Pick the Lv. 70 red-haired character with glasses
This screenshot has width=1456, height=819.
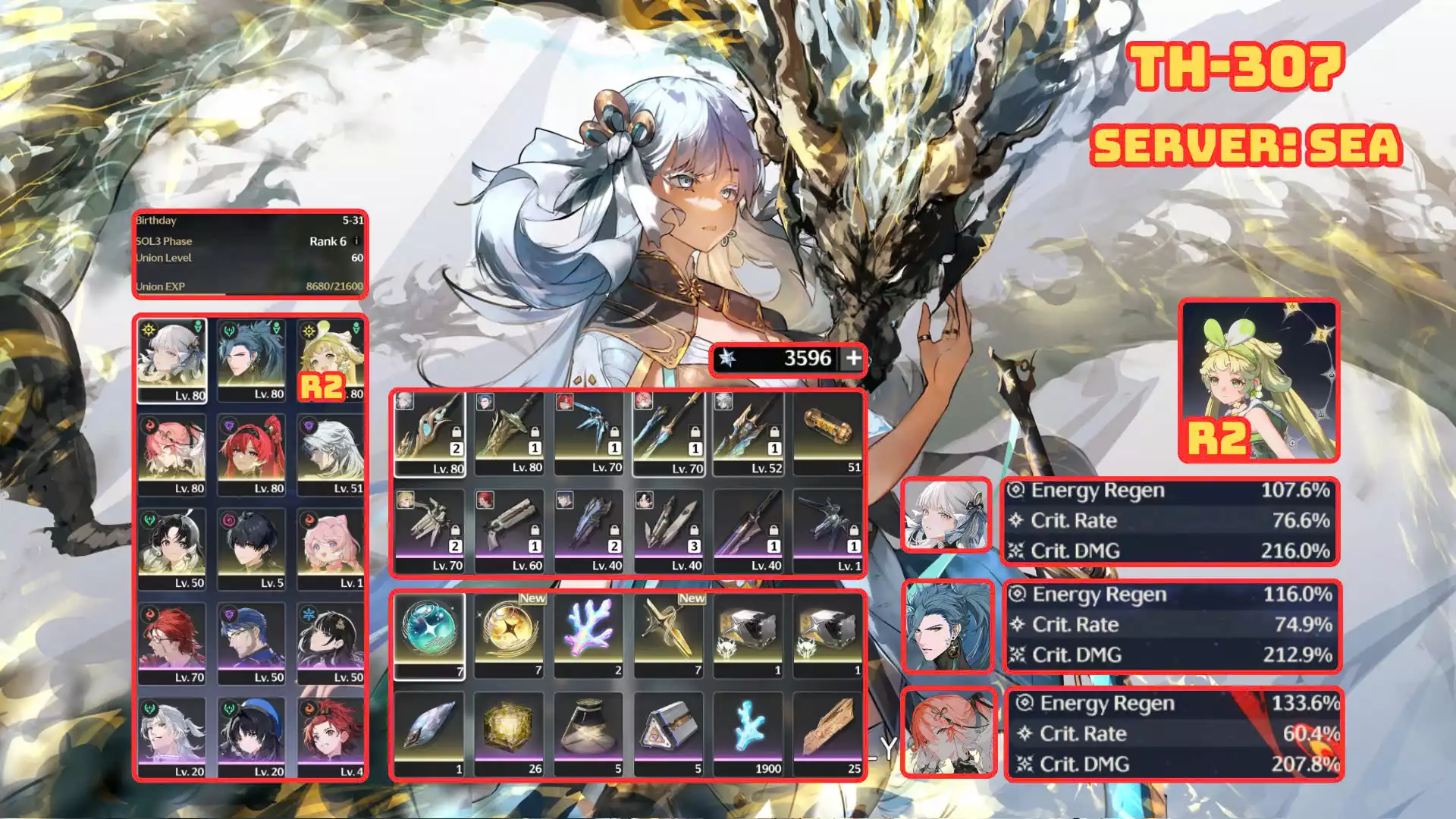point(172,643)
